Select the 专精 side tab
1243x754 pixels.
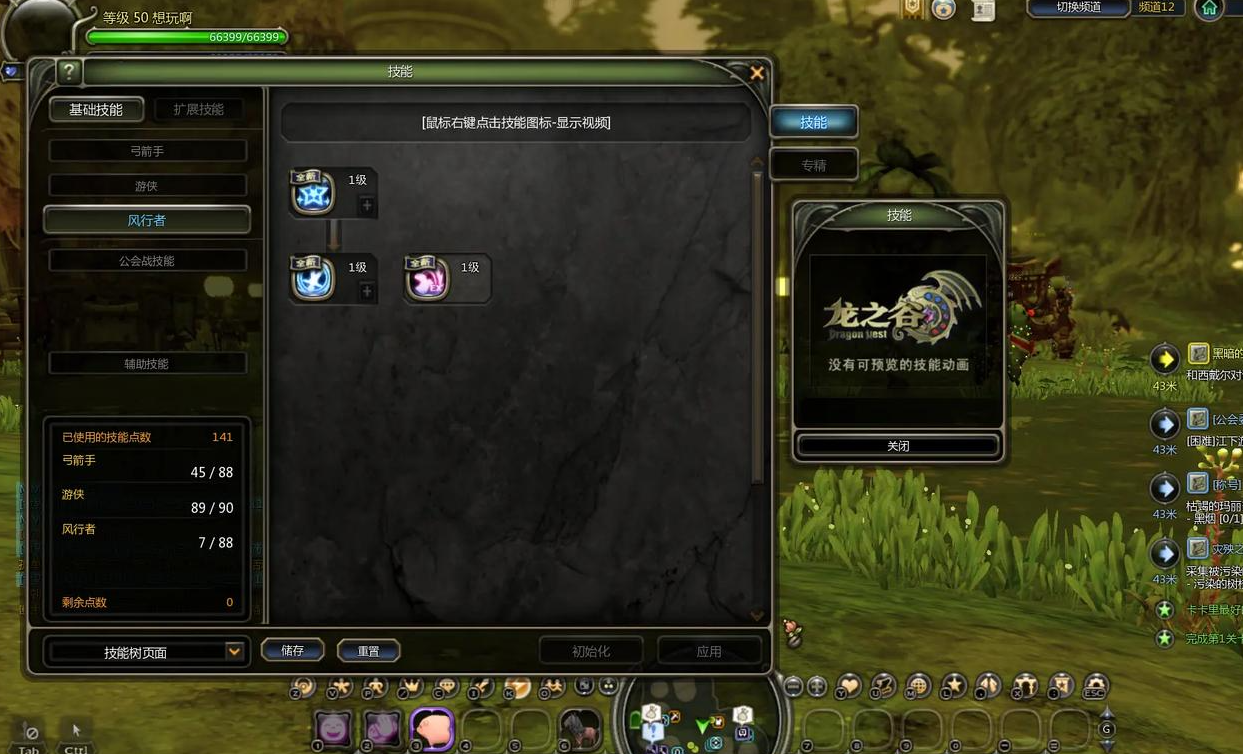[x=813, y=165]
